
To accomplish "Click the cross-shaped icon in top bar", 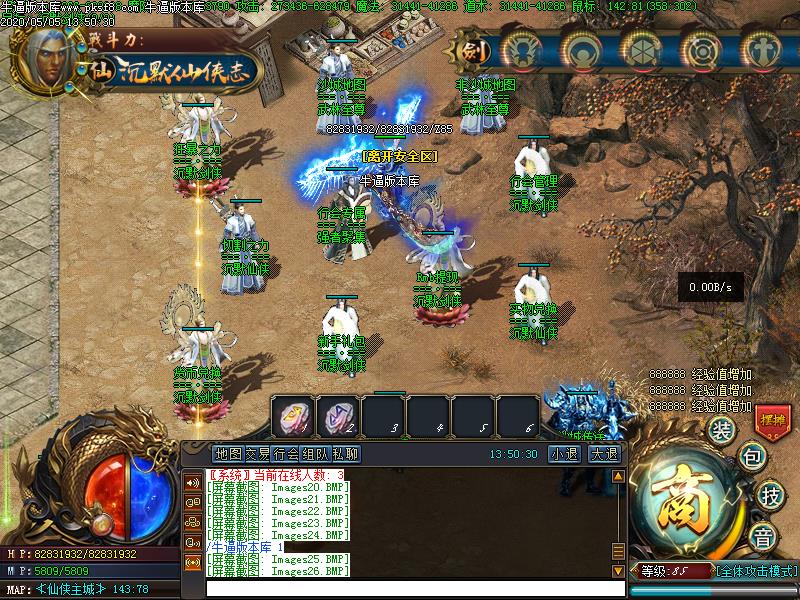I will point(763,49).
